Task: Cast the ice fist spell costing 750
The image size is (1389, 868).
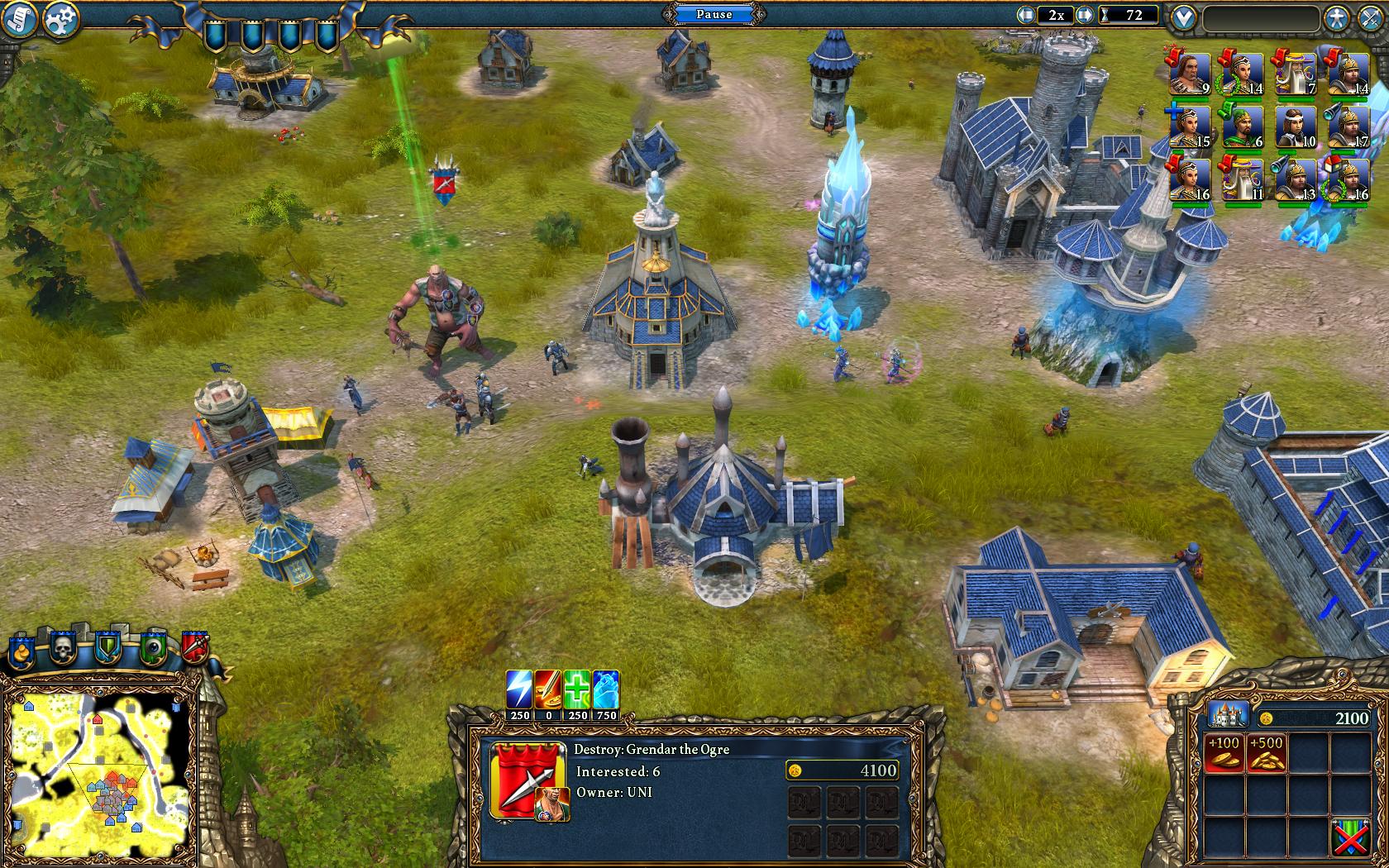Action: [x=606, y=690]
